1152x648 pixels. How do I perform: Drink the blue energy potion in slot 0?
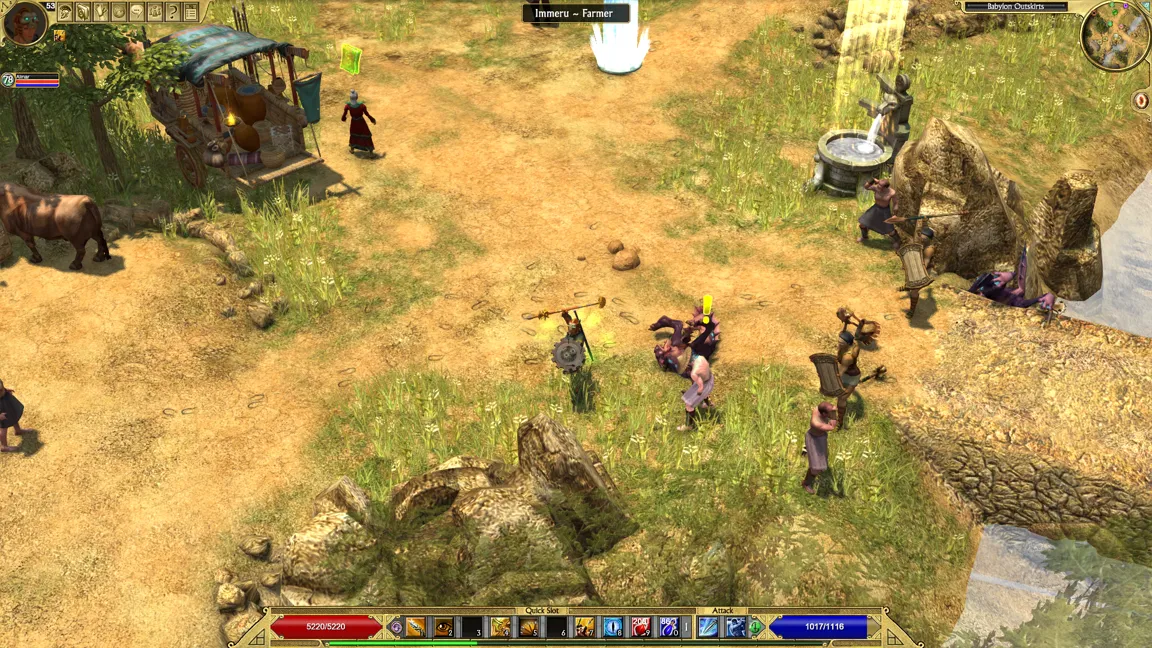(x=669, y=627)
